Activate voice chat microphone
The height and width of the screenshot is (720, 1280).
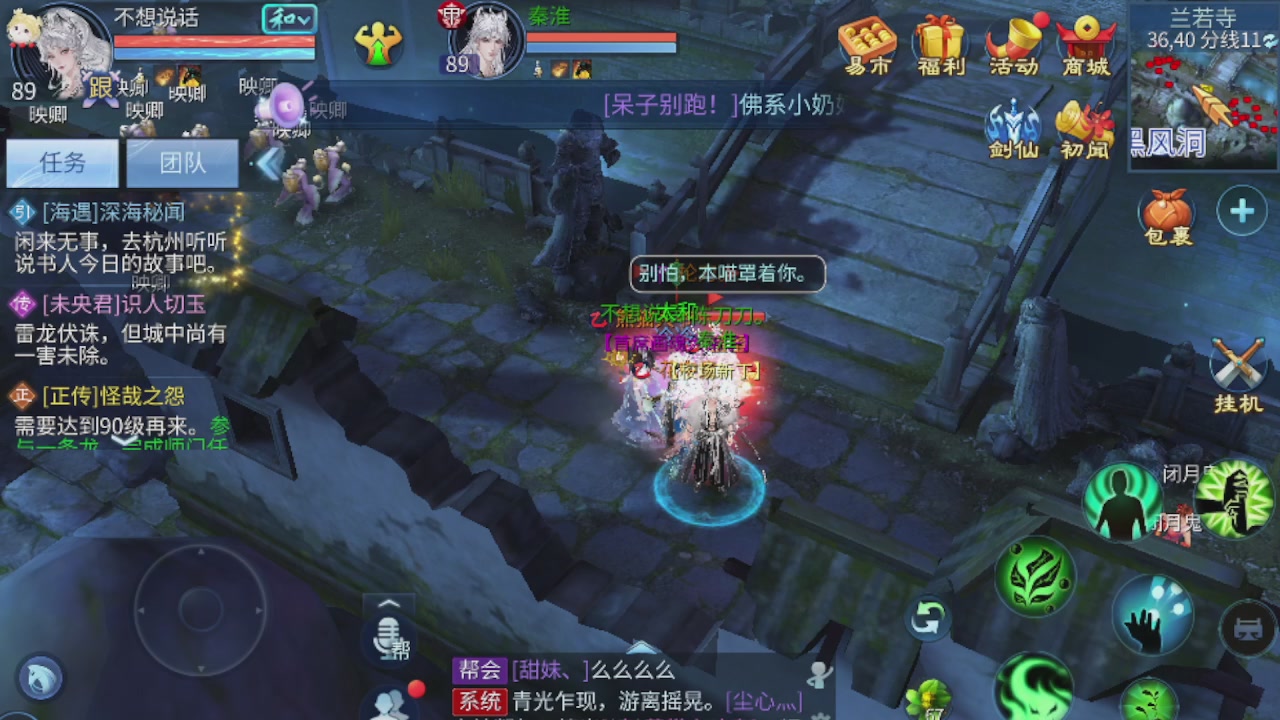pyautogui.click(x=388, y=637)
